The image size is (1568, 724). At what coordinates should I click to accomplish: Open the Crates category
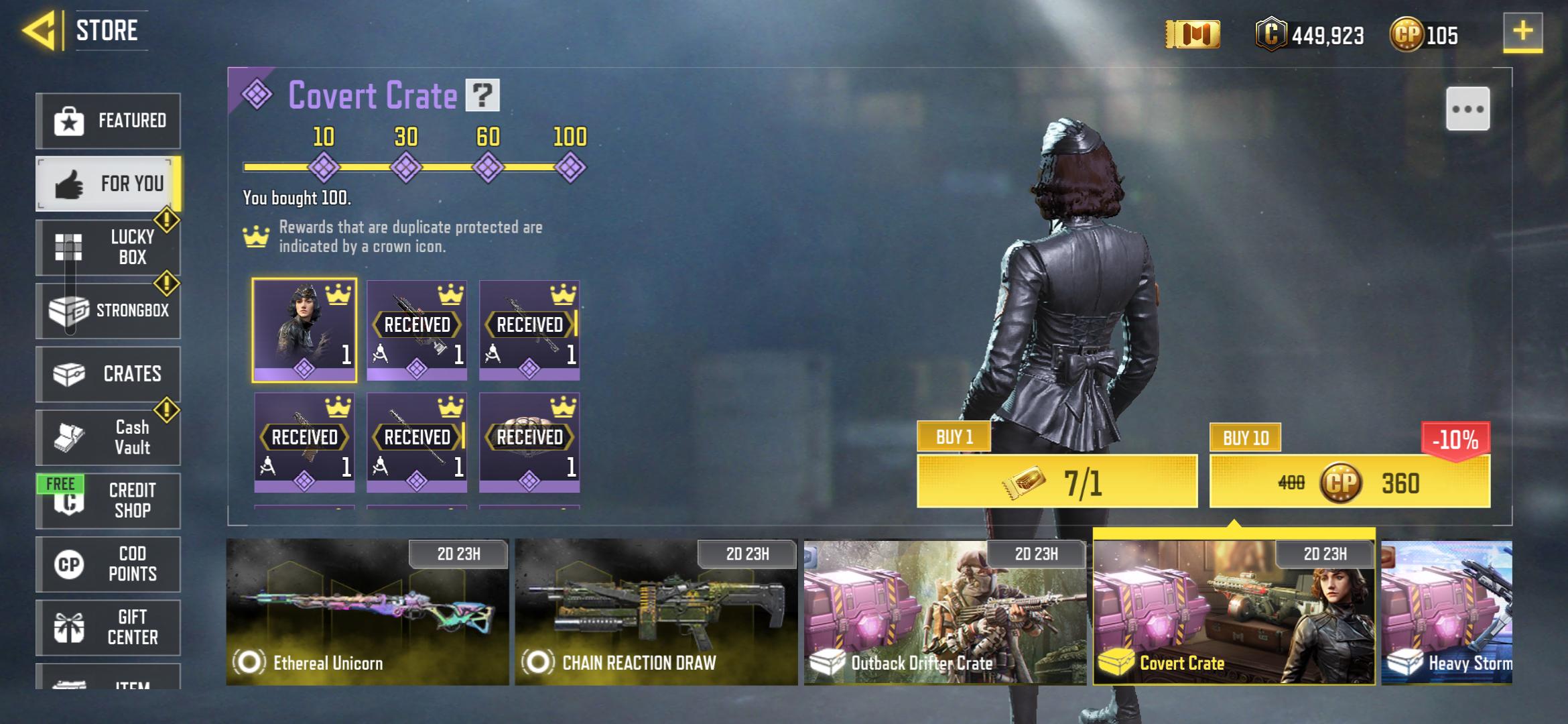[x=108, y=374]
